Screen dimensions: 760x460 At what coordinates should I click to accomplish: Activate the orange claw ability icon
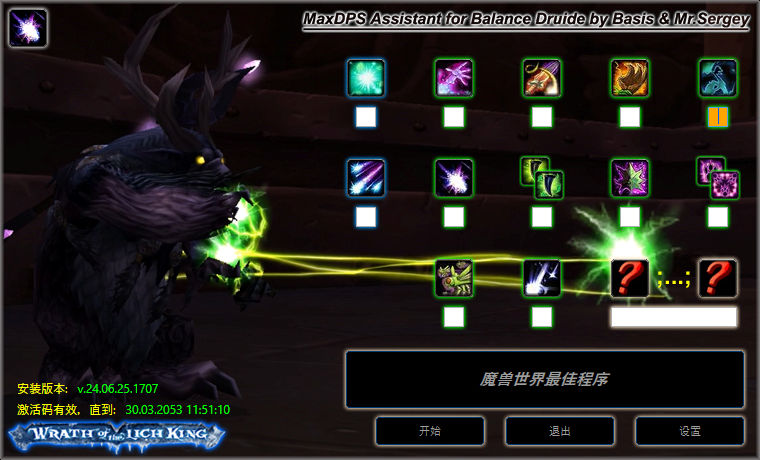click(630, 78)
